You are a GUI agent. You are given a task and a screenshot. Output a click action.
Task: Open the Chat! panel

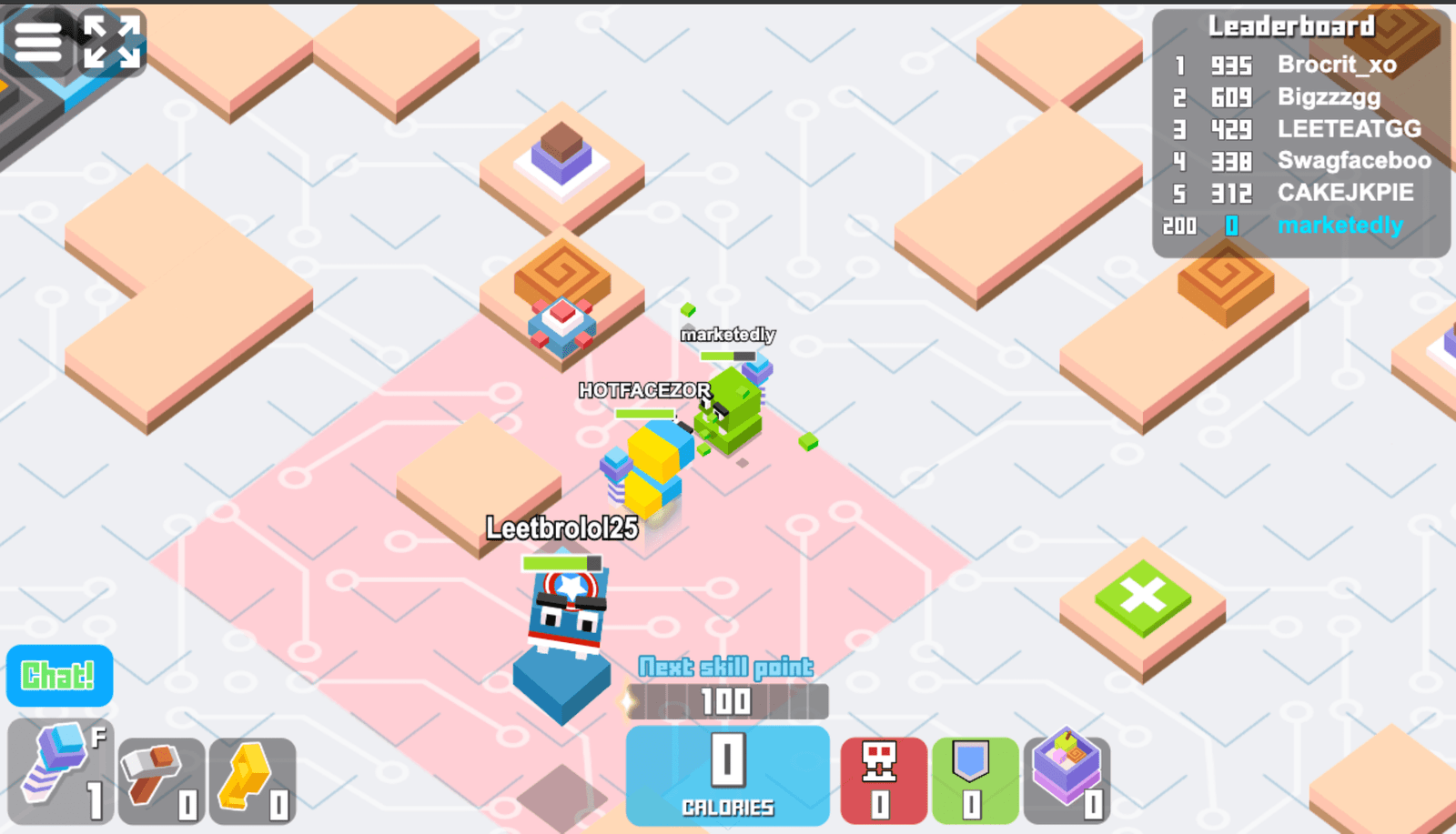click(x=58, y=676)
